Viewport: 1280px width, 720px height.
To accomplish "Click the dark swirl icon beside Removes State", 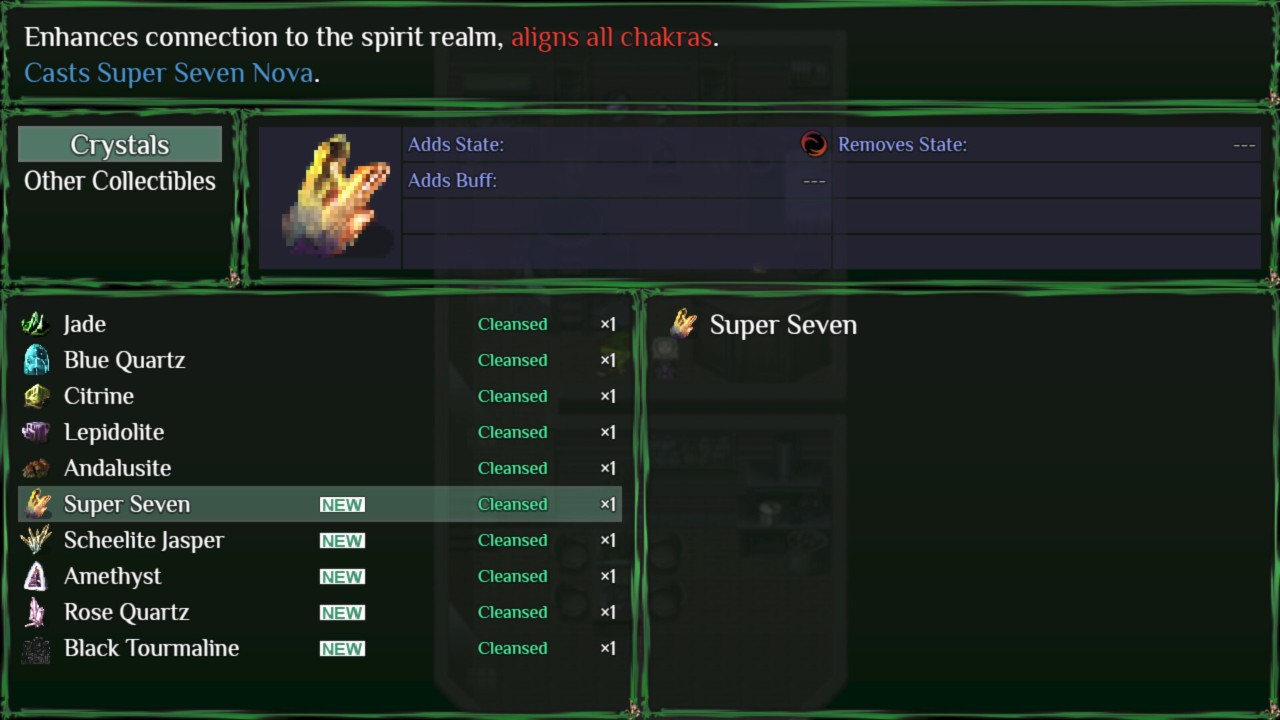I will 814,144.
